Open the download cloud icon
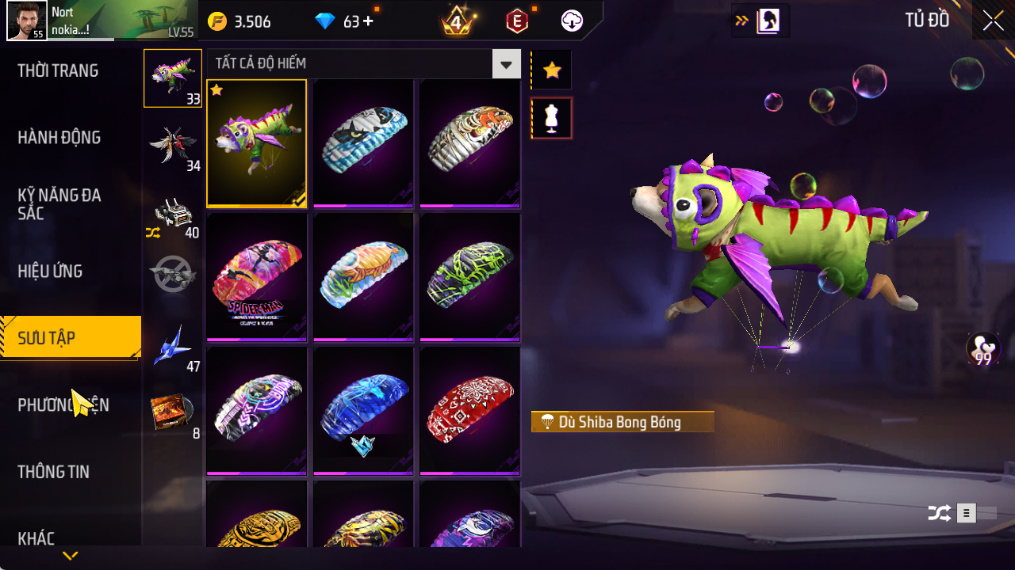The height and width of the screenshot is (570, 1015). 572,21
